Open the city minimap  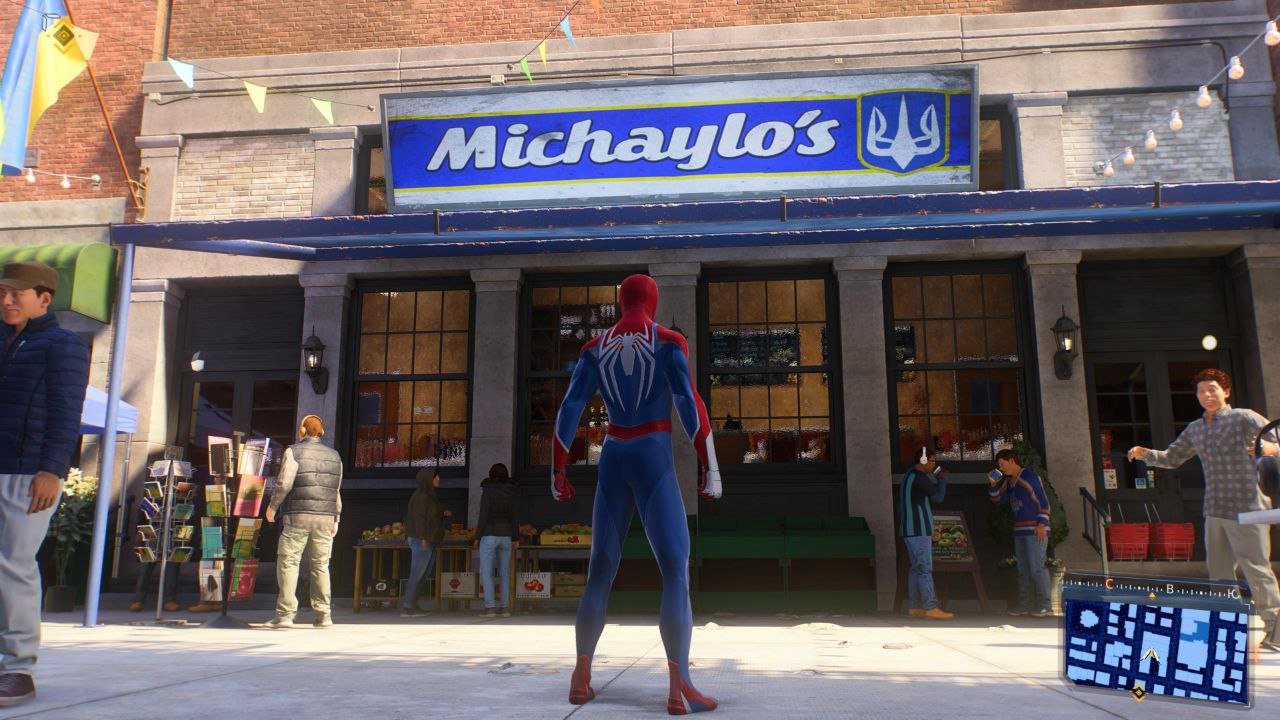coord(1156,643)
